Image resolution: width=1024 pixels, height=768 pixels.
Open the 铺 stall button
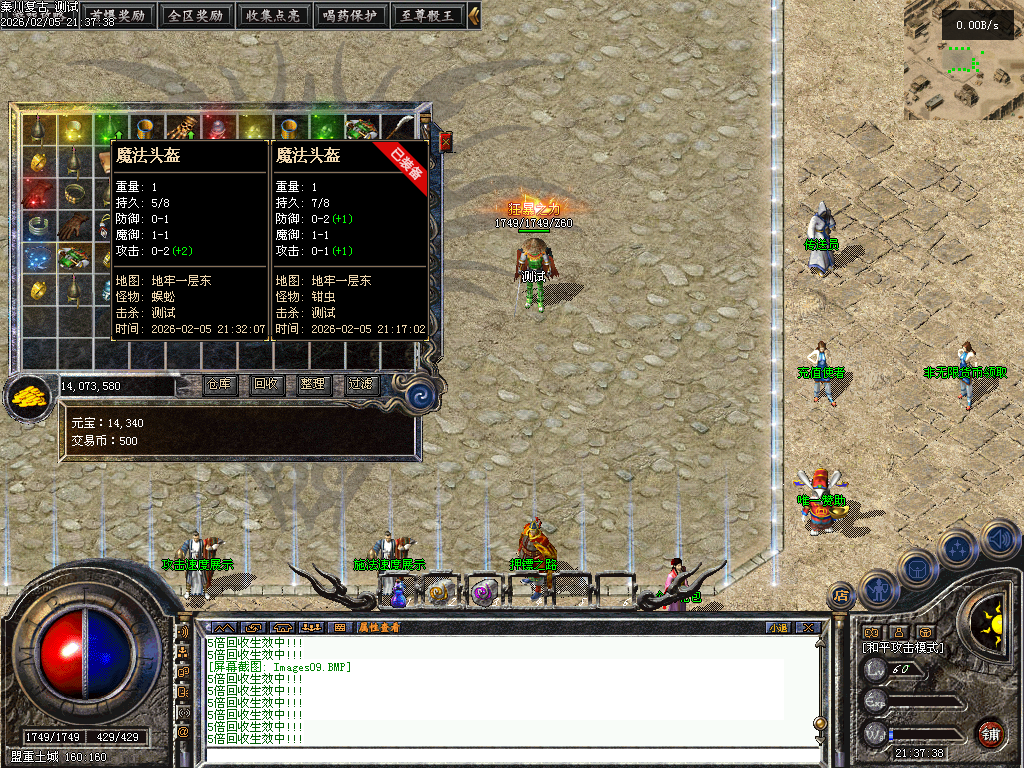click(x=990, y=733)
